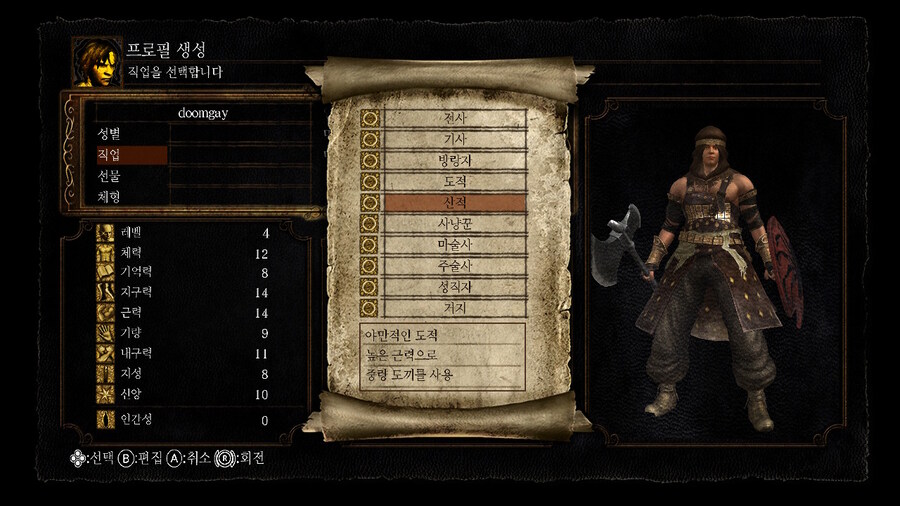The height and width of the screenshot is (506, 900).
Task: Select the 거지 (Deprived) class
Action: click(454, 308)
